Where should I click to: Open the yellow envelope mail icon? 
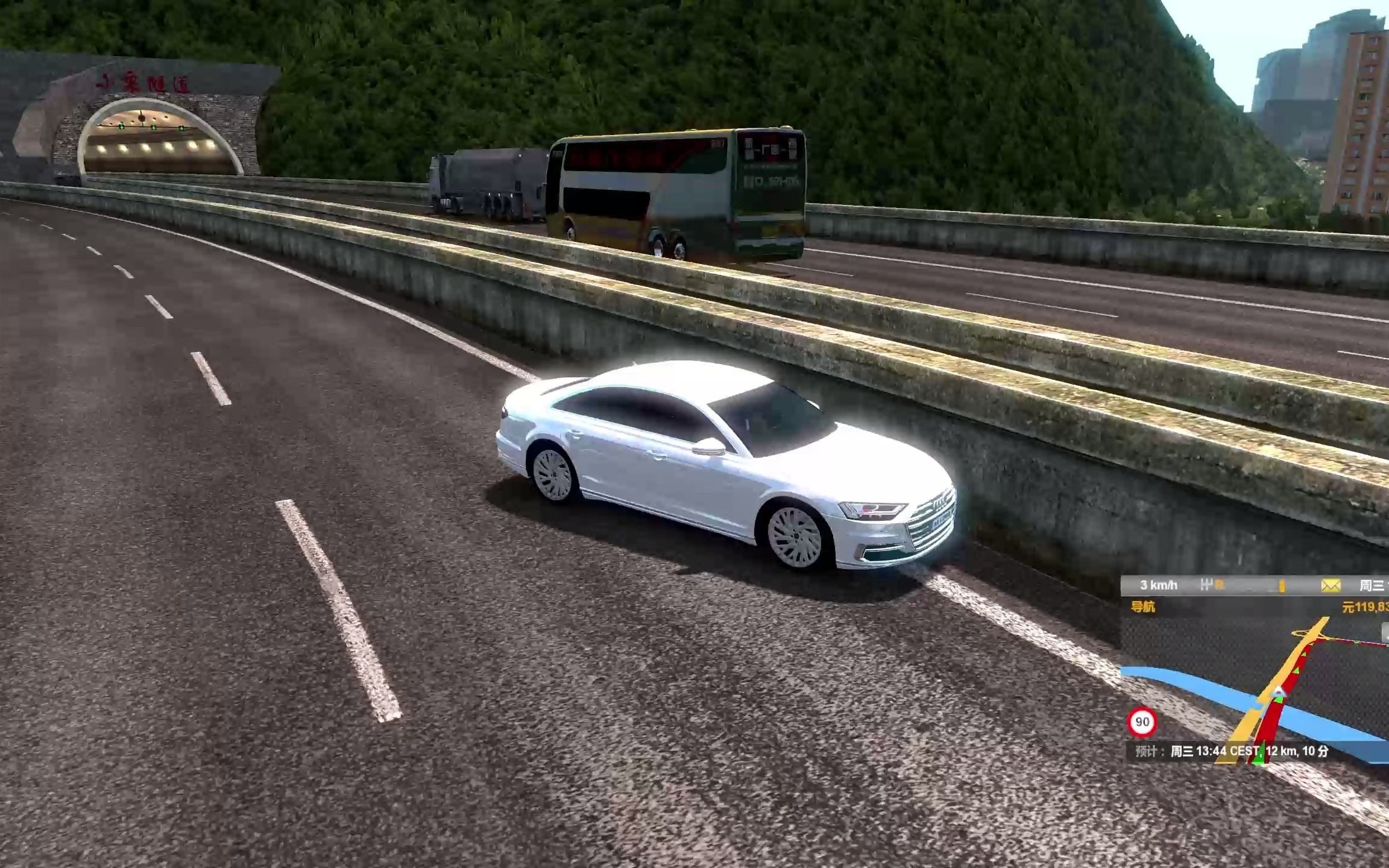(1331, 585)
